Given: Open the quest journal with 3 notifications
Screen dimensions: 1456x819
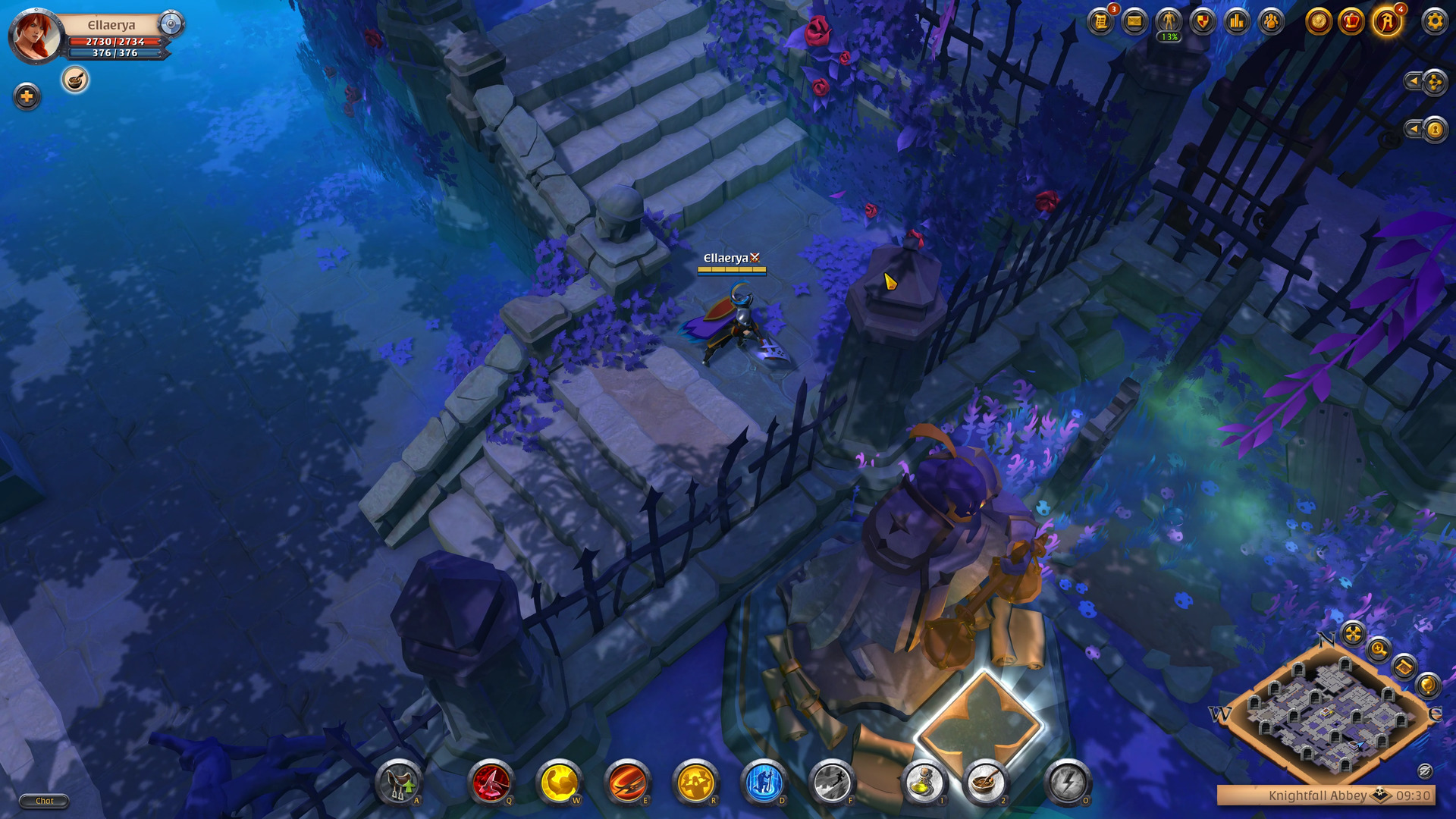Looking at the screenshot, I should click(x=1101, y=22).
